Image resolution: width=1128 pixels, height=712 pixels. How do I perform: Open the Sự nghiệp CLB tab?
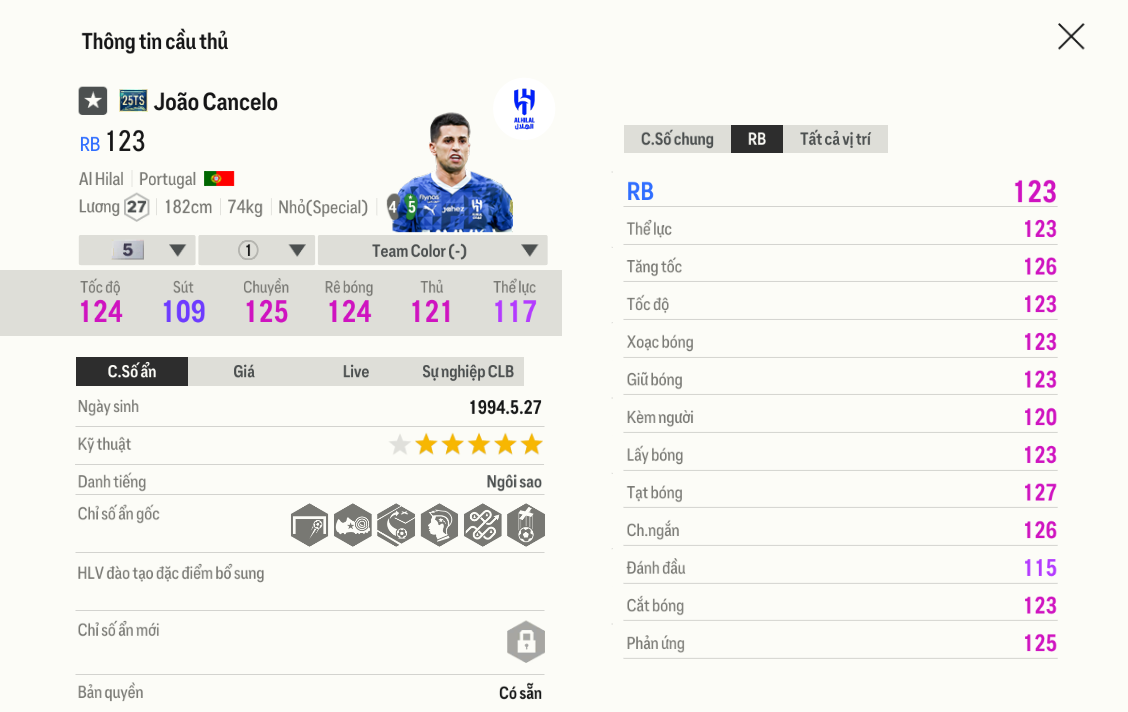click(467, 372)
